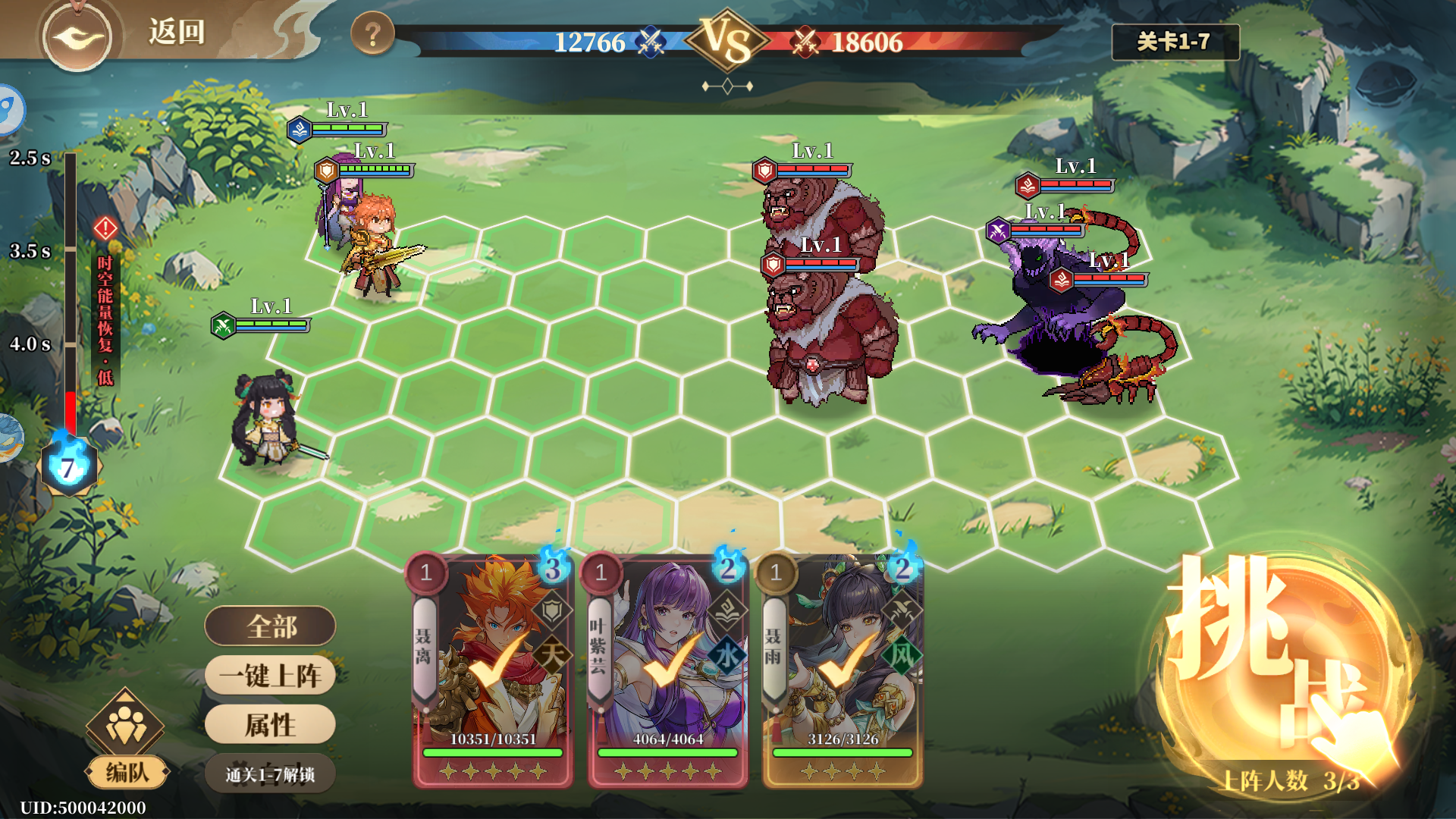
Task: Click the blue flame energy counter
Action: pyautogui.click(x=68, y=467)
